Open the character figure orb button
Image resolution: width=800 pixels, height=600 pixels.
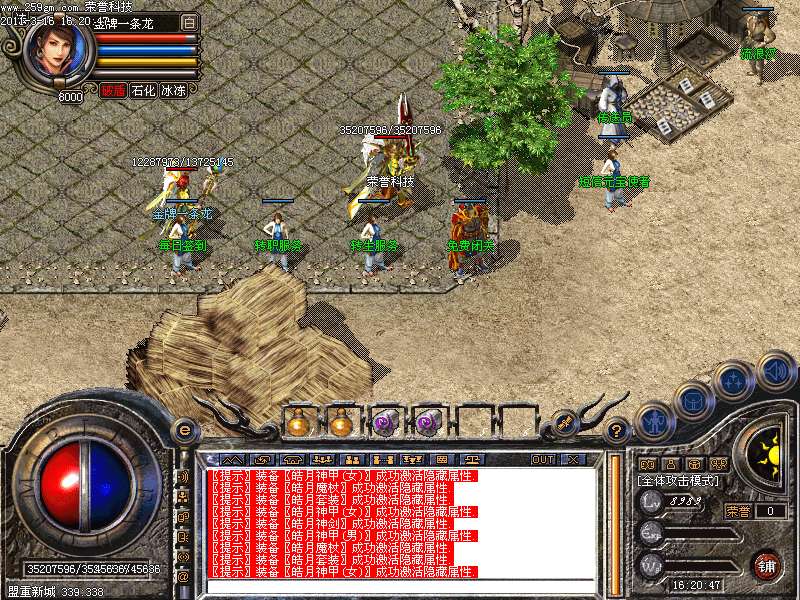point(653,422)
